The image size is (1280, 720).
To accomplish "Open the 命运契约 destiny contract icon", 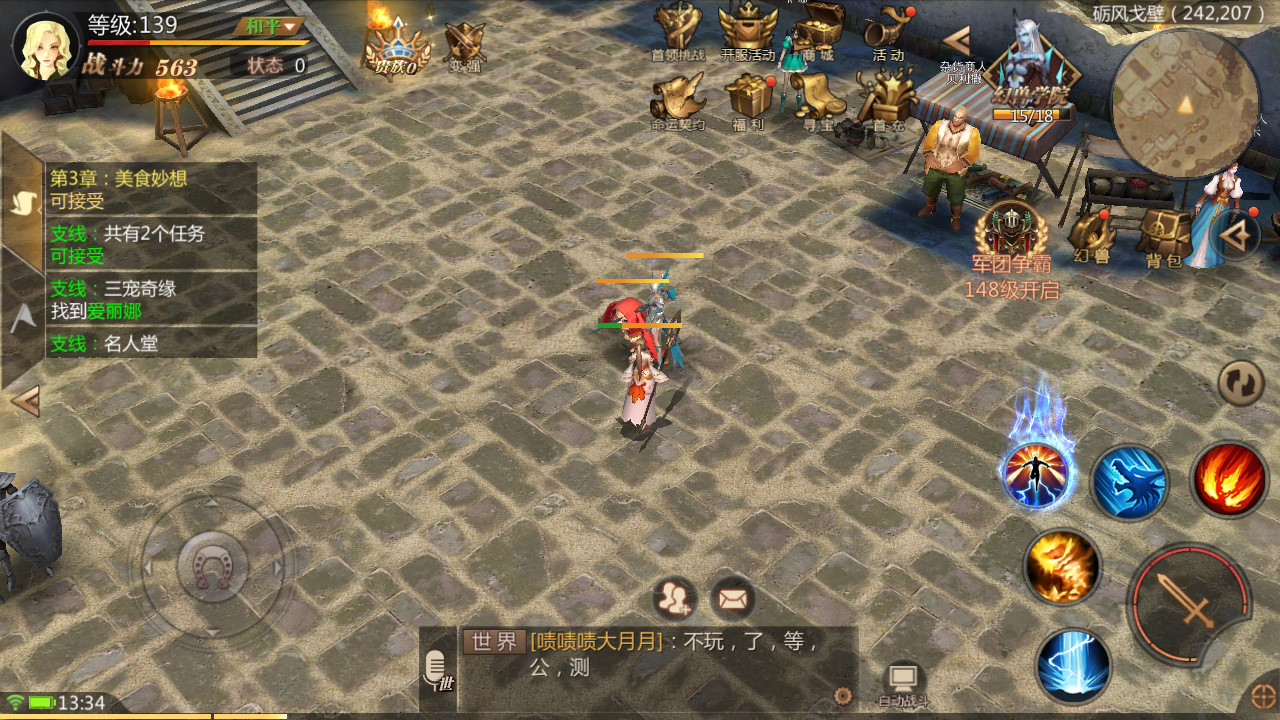I will [677, 100].
